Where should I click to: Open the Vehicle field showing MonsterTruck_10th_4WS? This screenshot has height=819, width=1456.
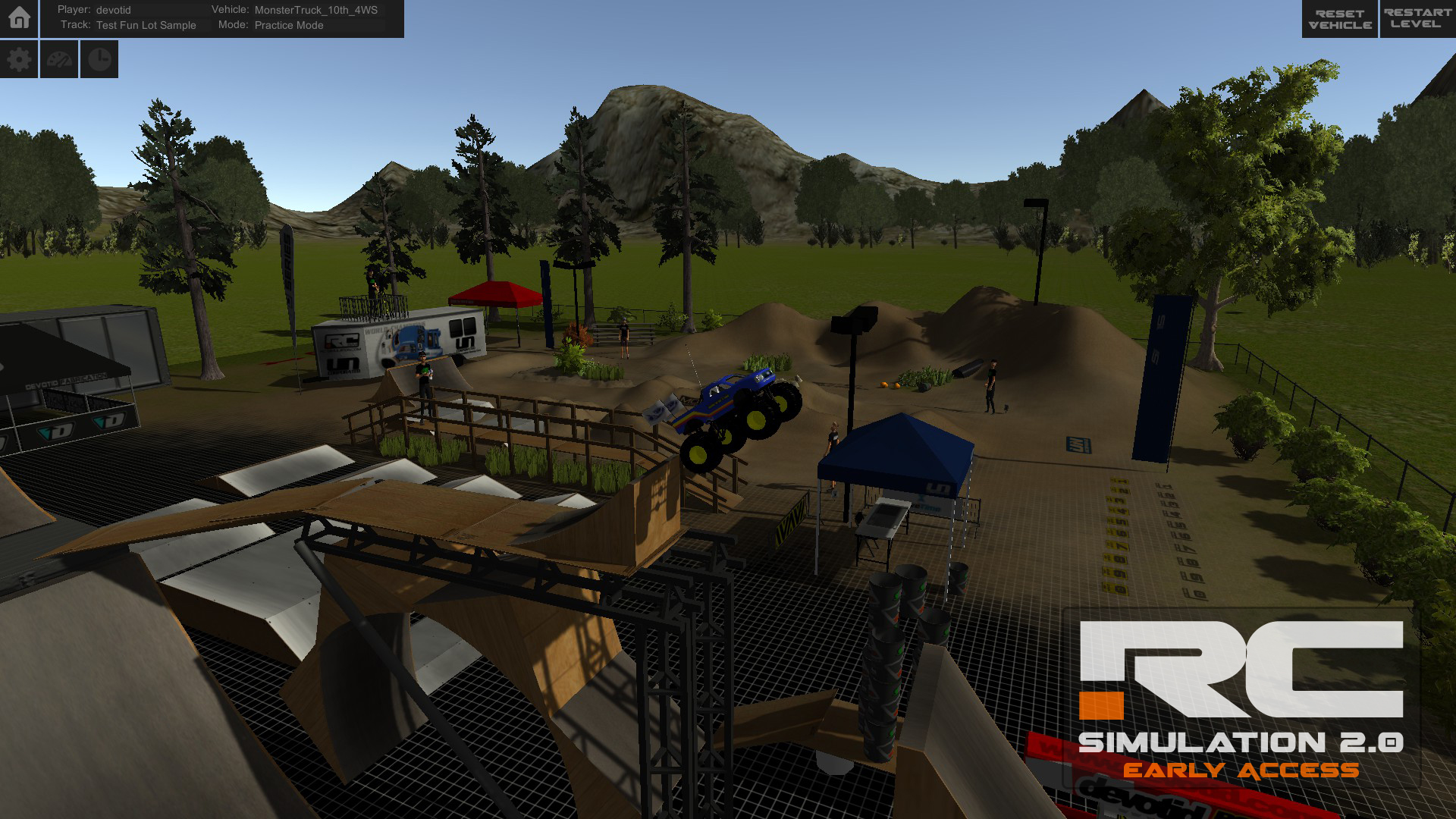pyautogui.click(x=315, y=10)
